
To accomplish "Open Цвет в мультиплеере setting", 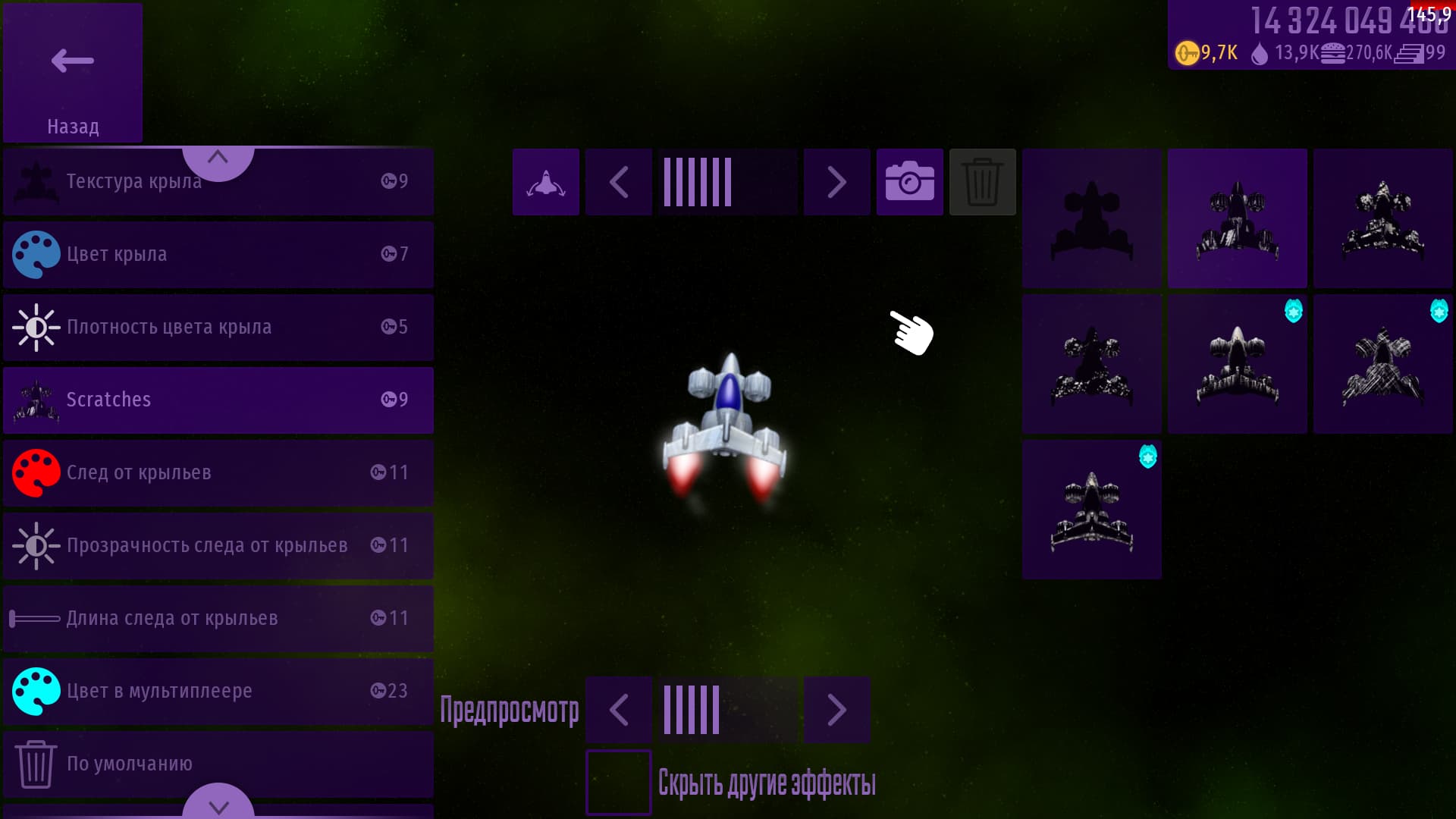I will coord(218,691).
